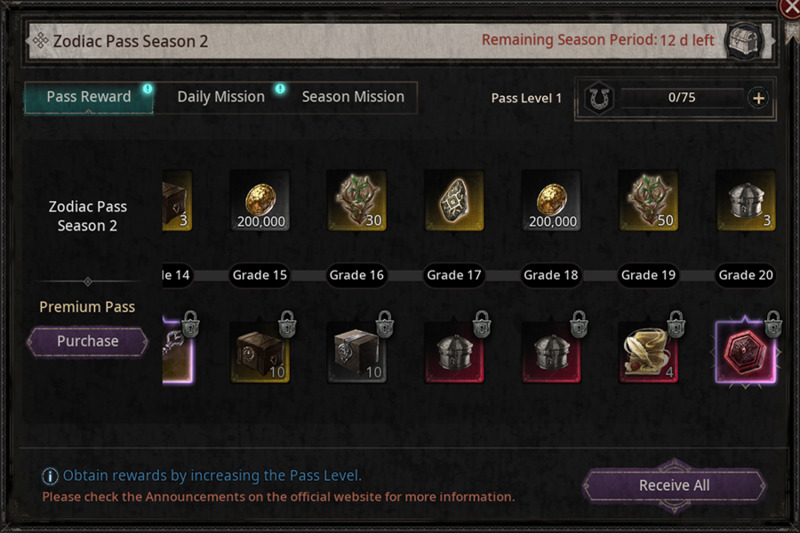Switch to the Pass Reward tab
This screenshot has height=533, width=800.
(89, 97)
